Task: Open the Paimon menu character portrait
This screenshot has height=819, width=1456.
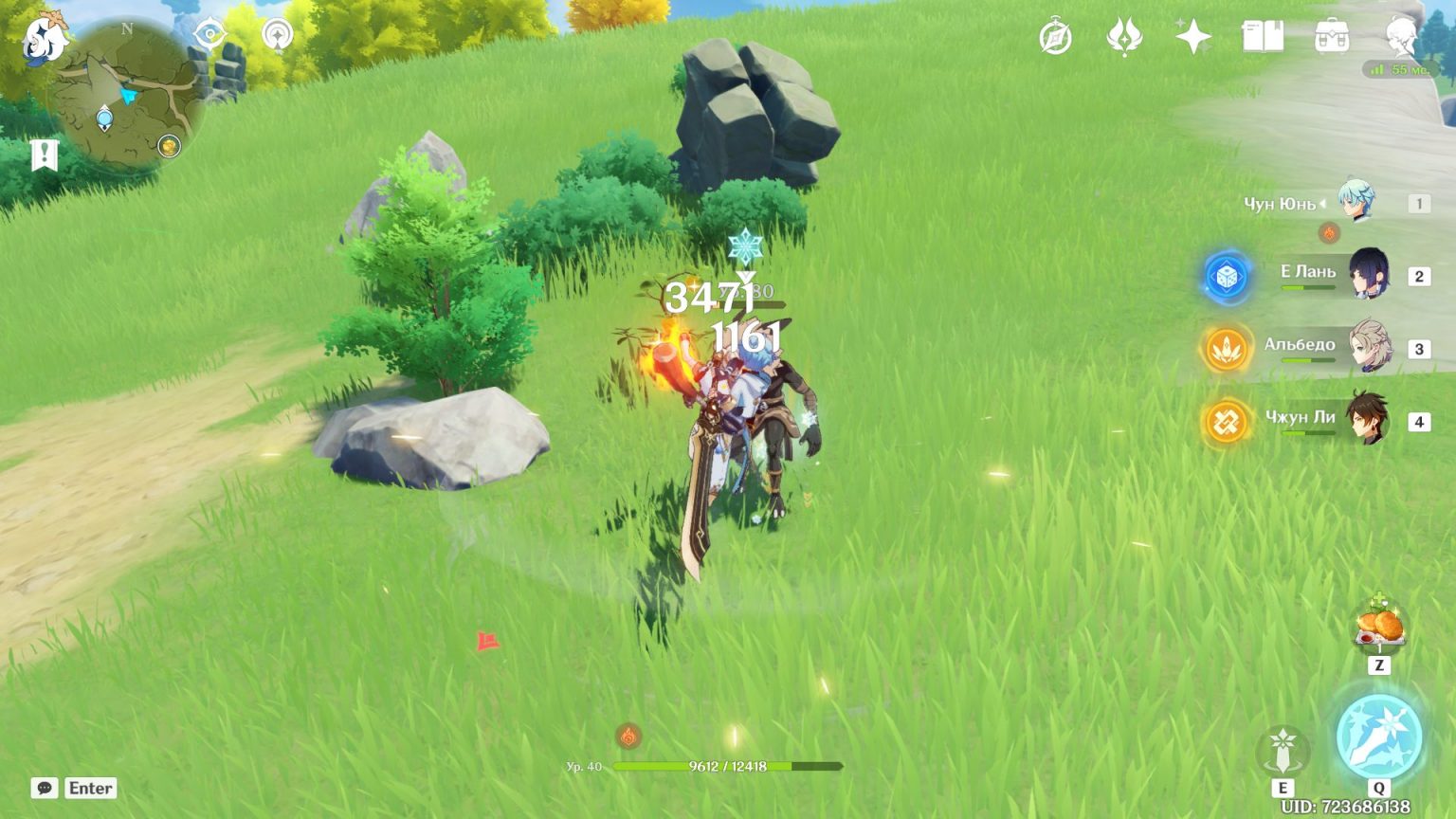Action: pos(1399,36)
